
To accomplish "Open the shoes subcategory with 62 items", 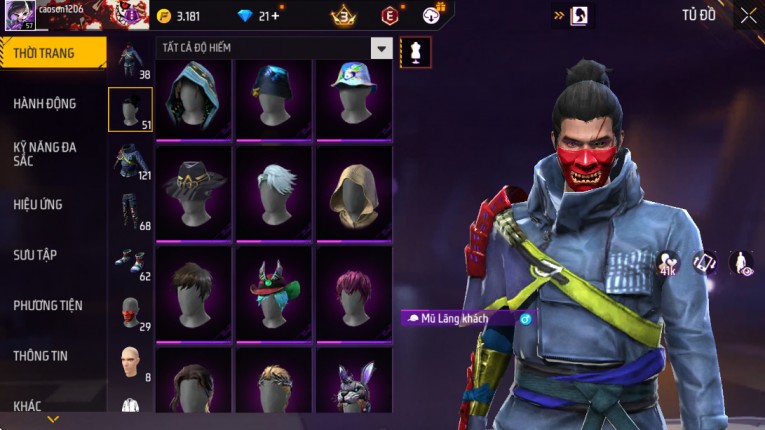I will click(x=130, y=262).
